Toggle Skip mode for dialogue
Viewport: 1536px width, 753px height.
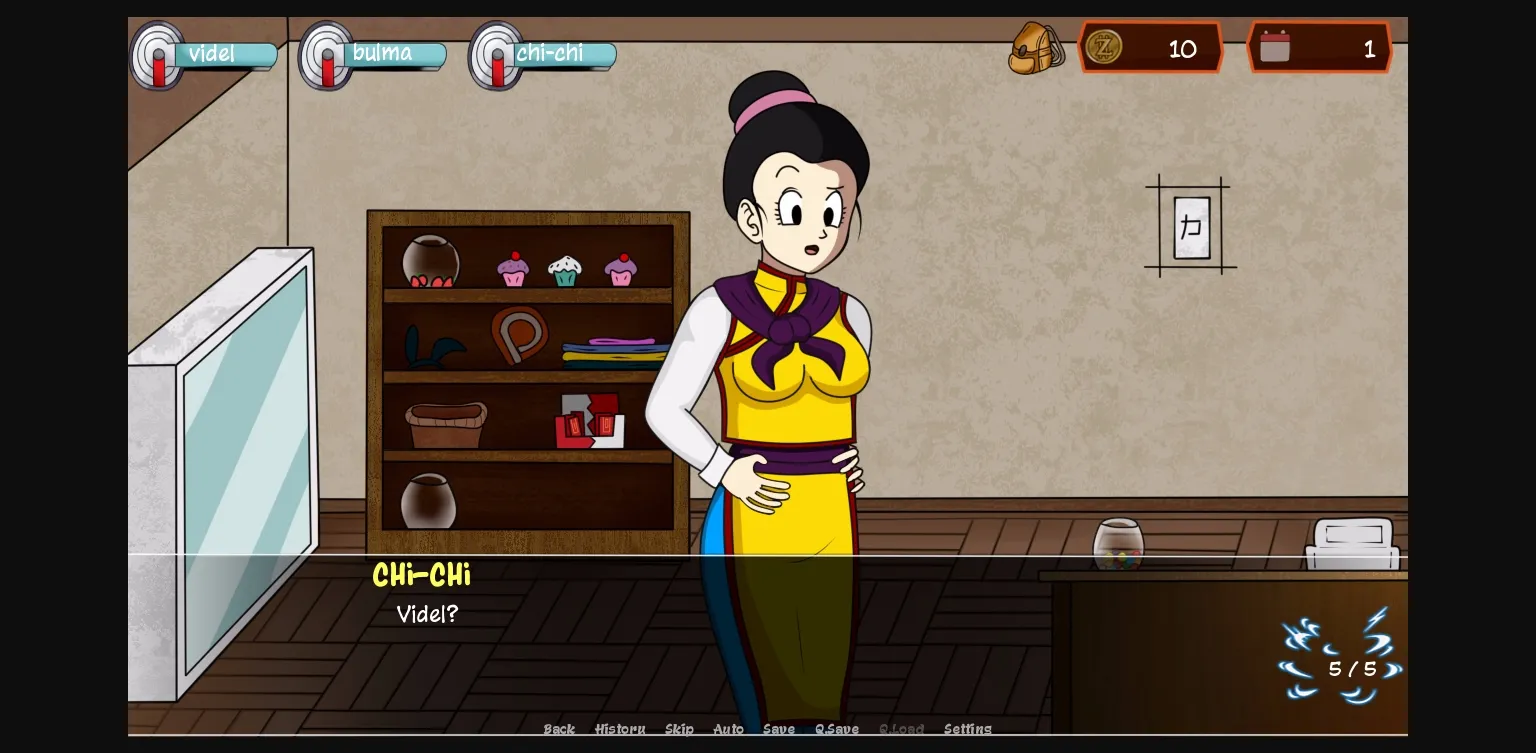[680, 729]
